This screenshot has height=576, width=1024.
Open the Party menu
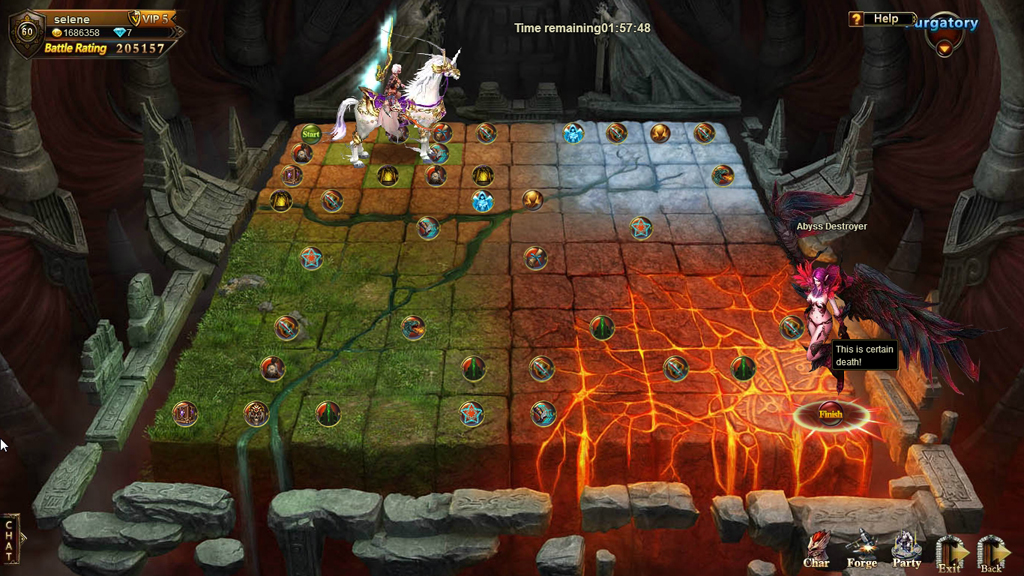click(x=906, y=549)
